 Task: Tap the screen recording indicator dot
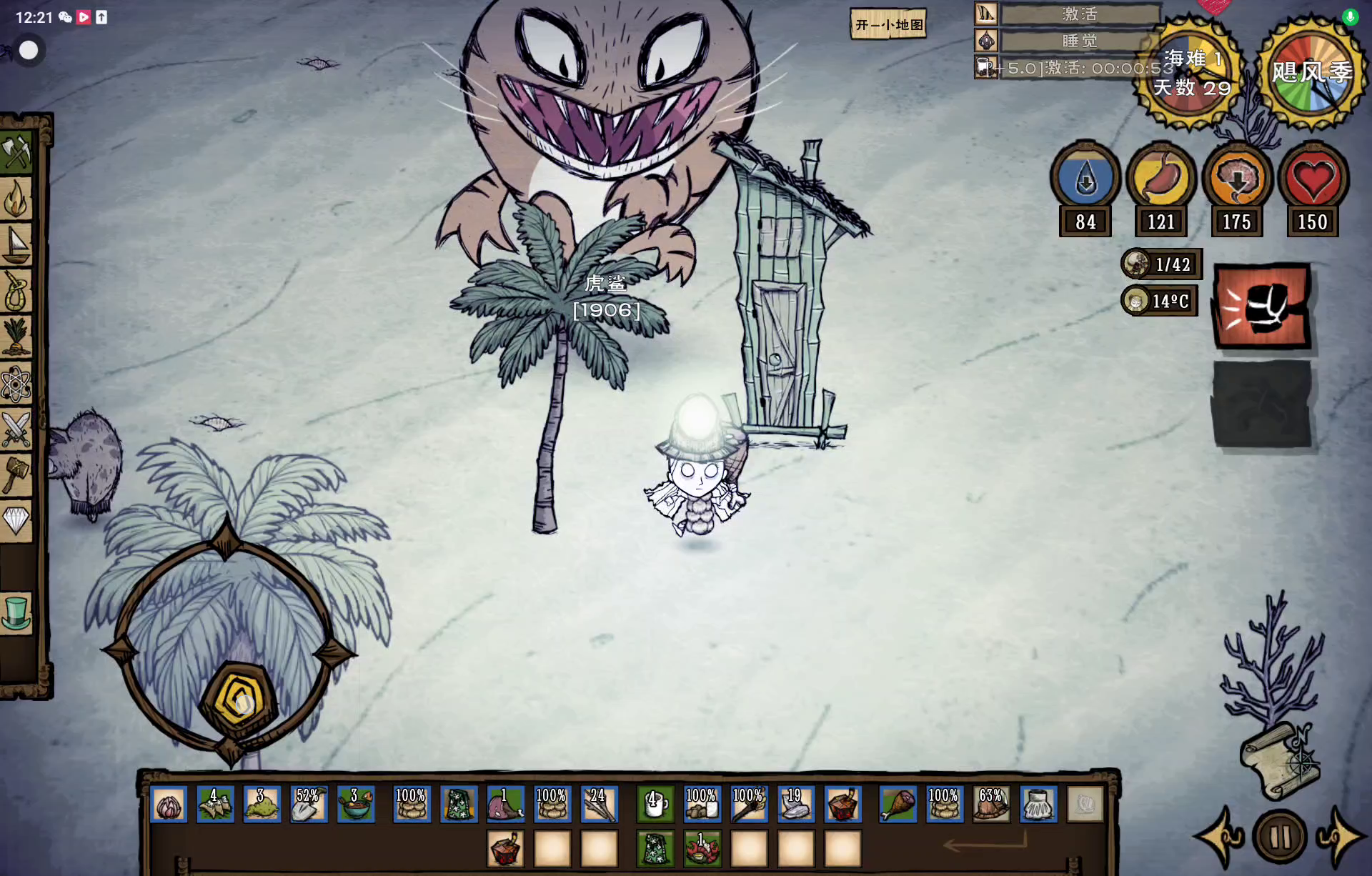click(29, 50)
